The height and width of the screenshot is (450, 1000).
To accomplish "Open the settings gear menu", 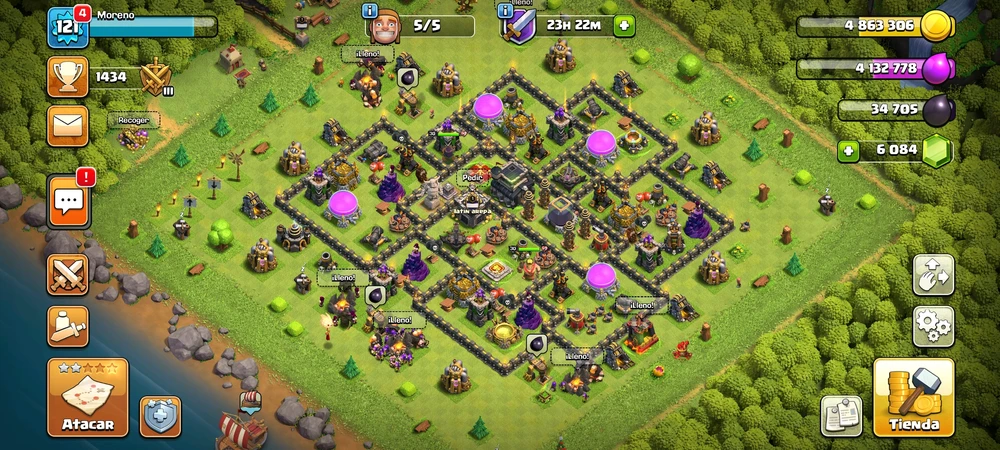I will pos(933,326).
